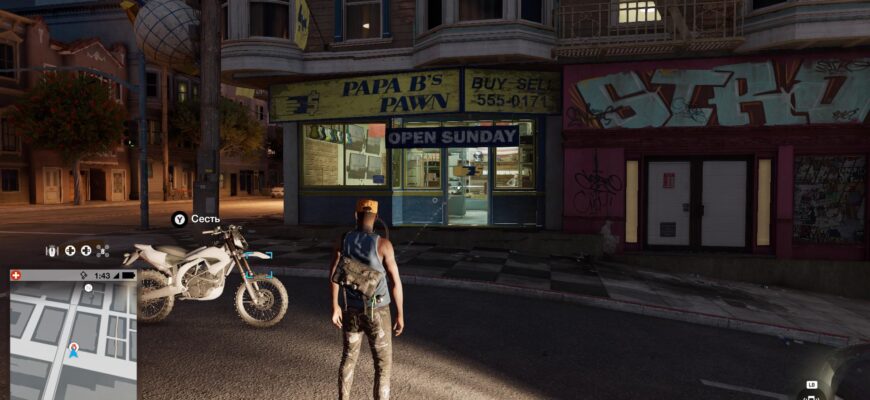Select the white circular marker on the minimap
This screenshot has width=870, height=400.
tap(88, 288)
